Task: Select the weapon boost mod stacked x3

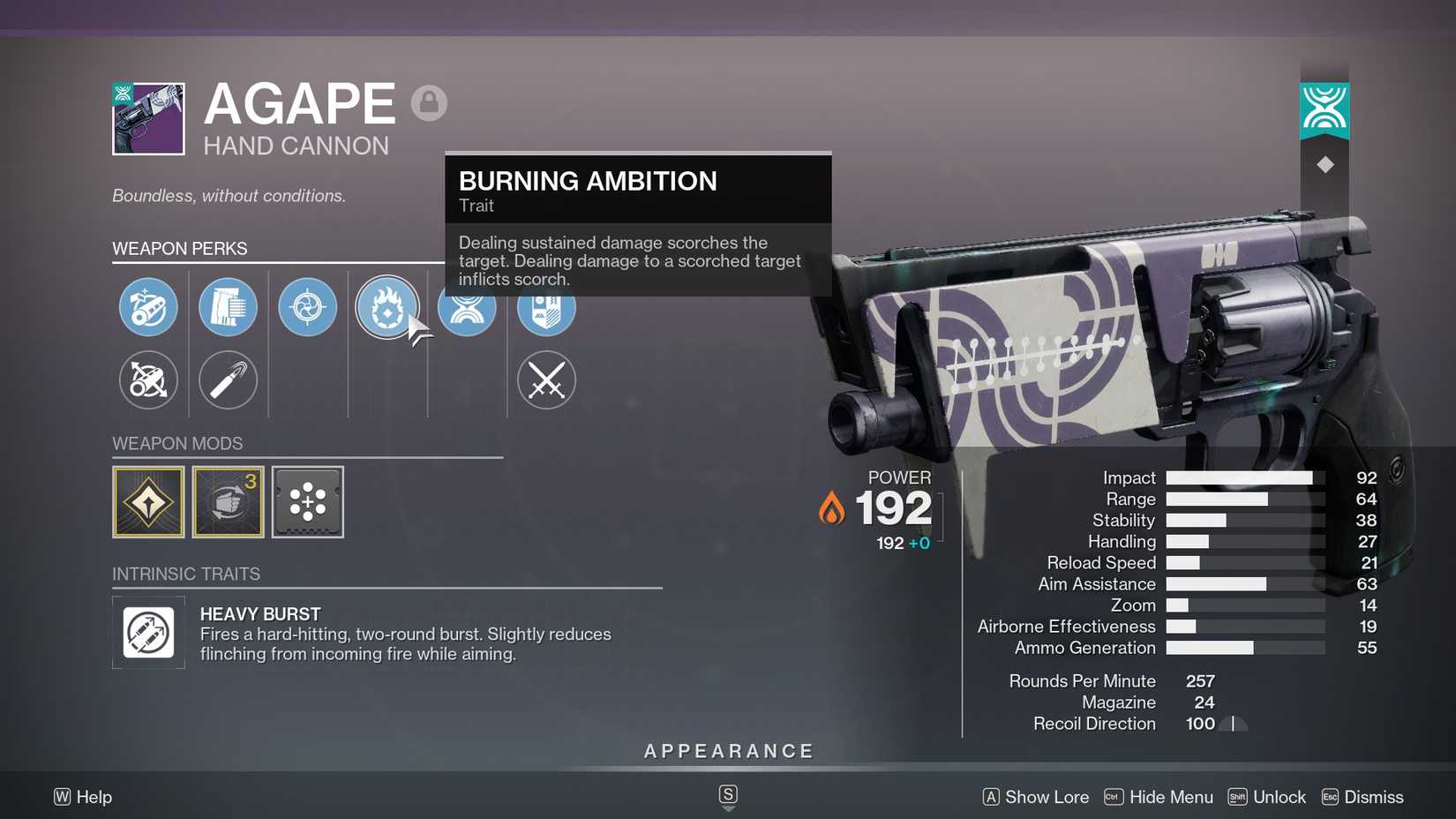Action: click(228, 500)
